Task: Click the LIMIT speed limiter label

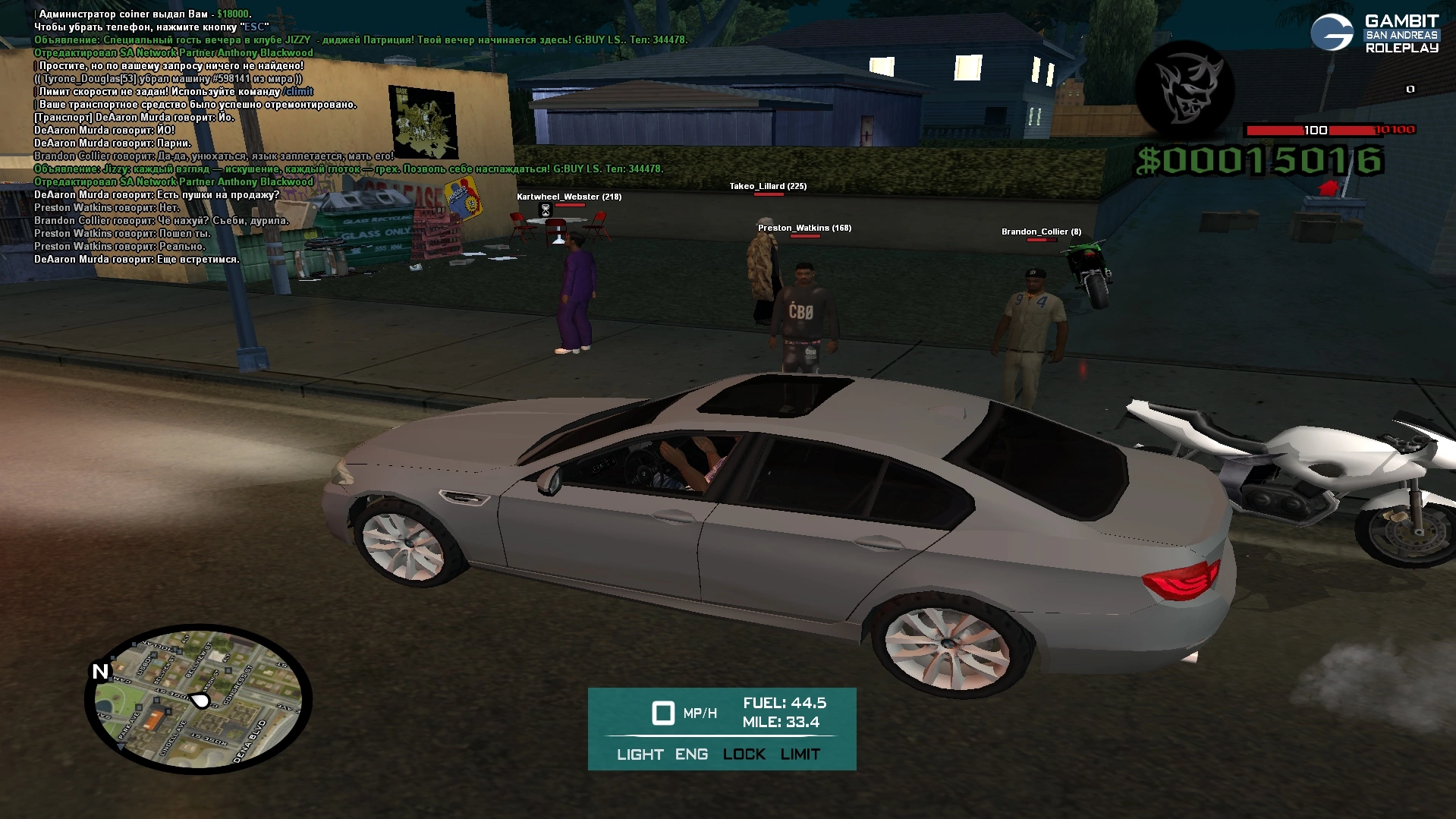Action: coord(800,754)
